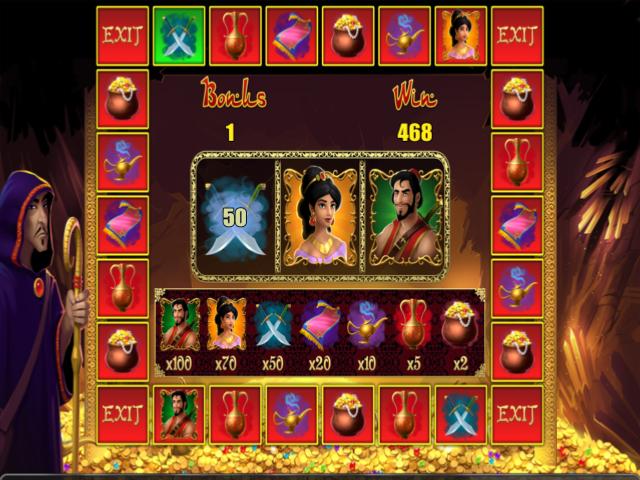Select the magic lamp tile in the left column
Screen dimensions: 640x480
(122, 161)
